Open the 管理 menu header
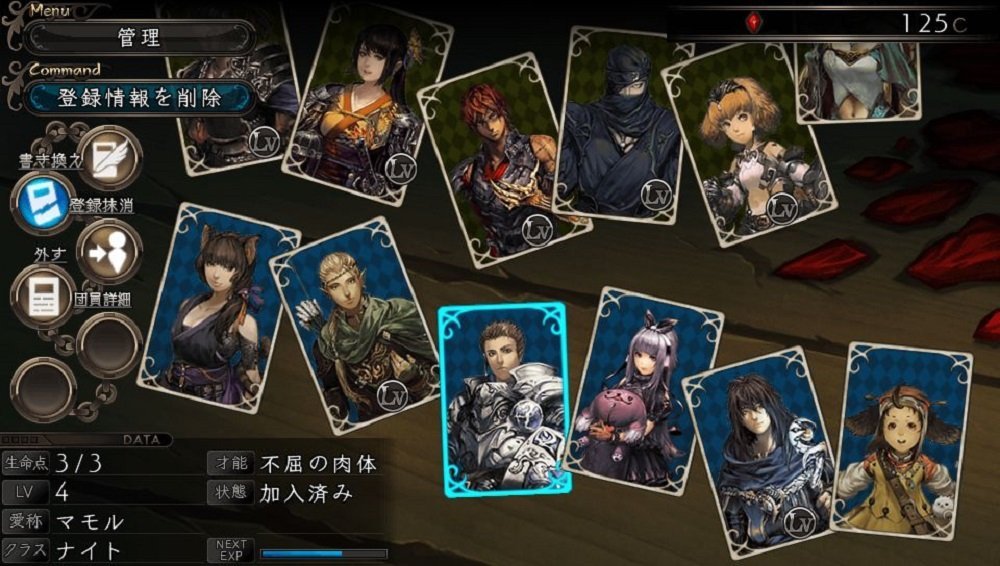Screen dimensions: 1000x566 coord(139,38)
